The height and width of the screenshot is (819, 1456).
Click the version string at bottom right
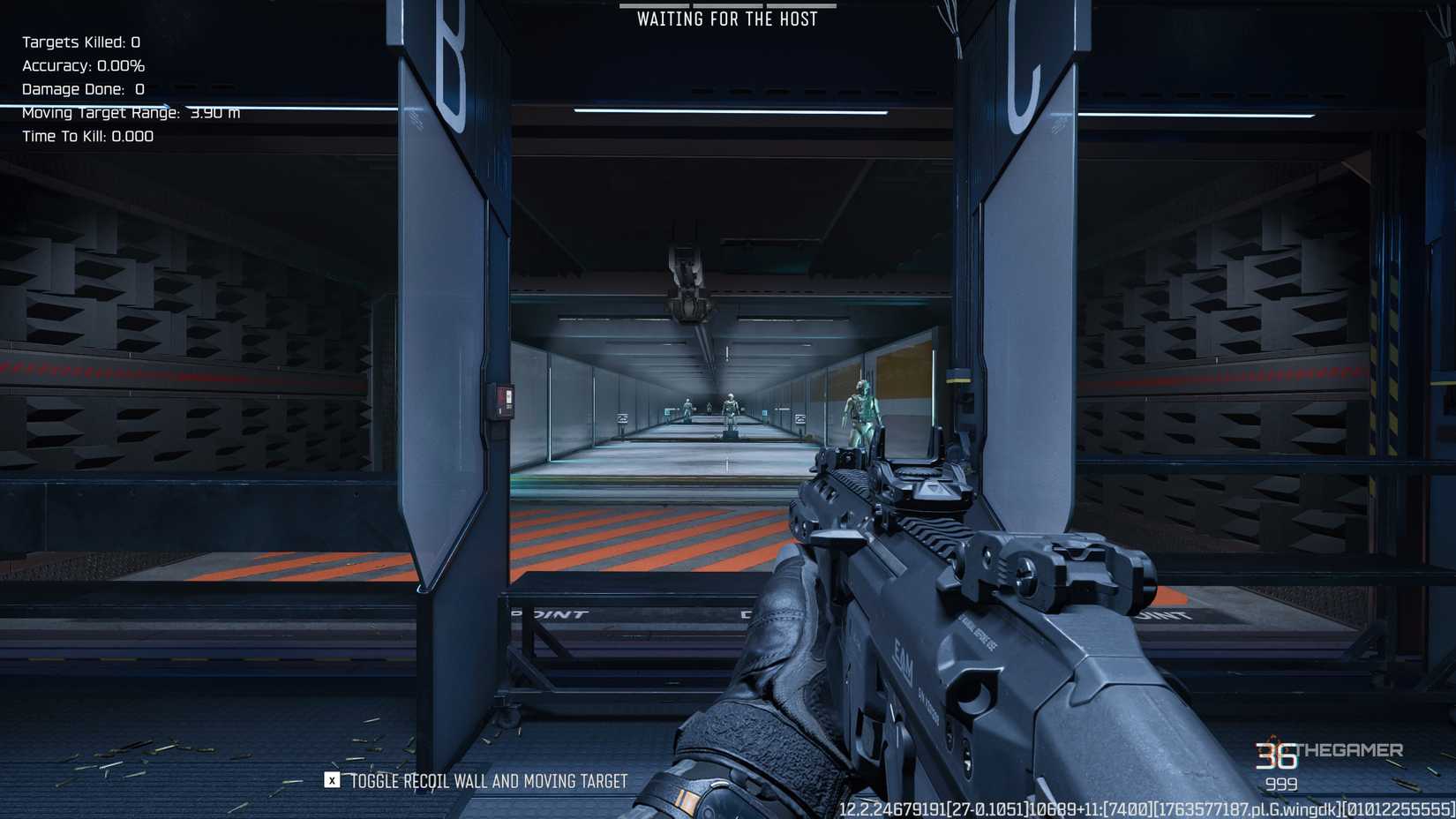[x=1138, y=808]
